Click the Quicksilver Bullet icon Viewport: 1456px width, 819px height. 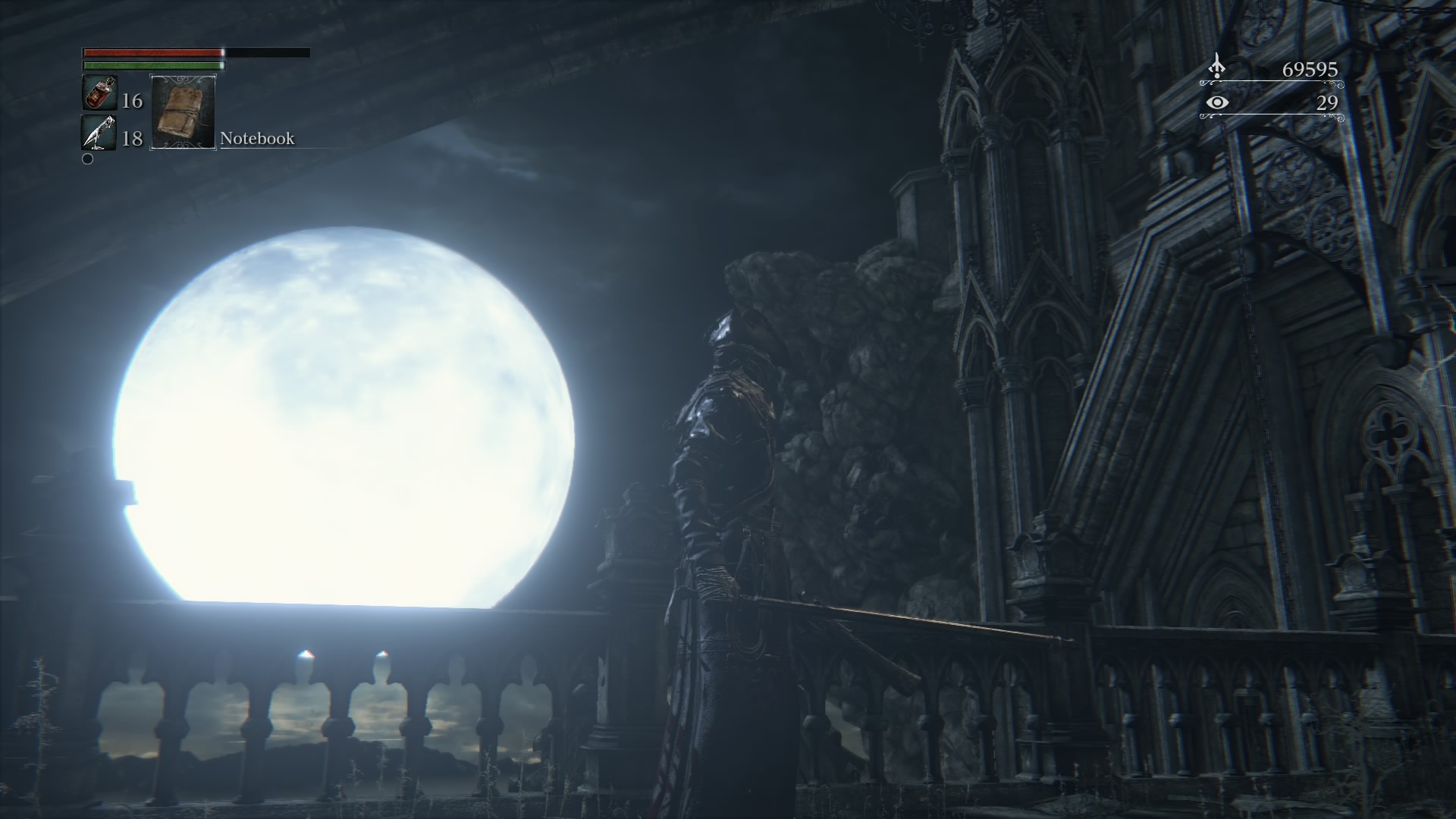[99, 133]
